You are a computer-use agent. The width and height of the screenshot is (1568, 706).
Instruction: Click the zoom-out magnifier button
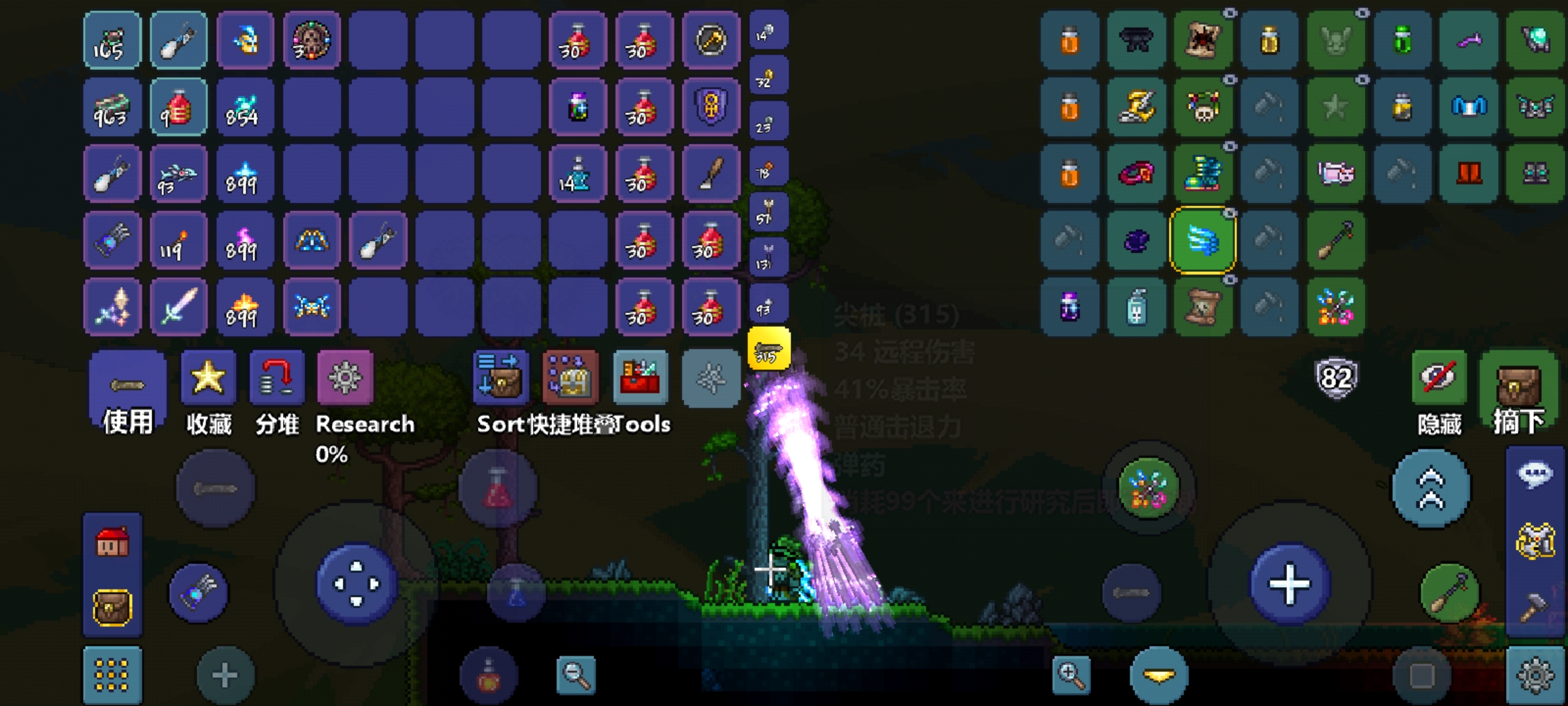point(576,675)
